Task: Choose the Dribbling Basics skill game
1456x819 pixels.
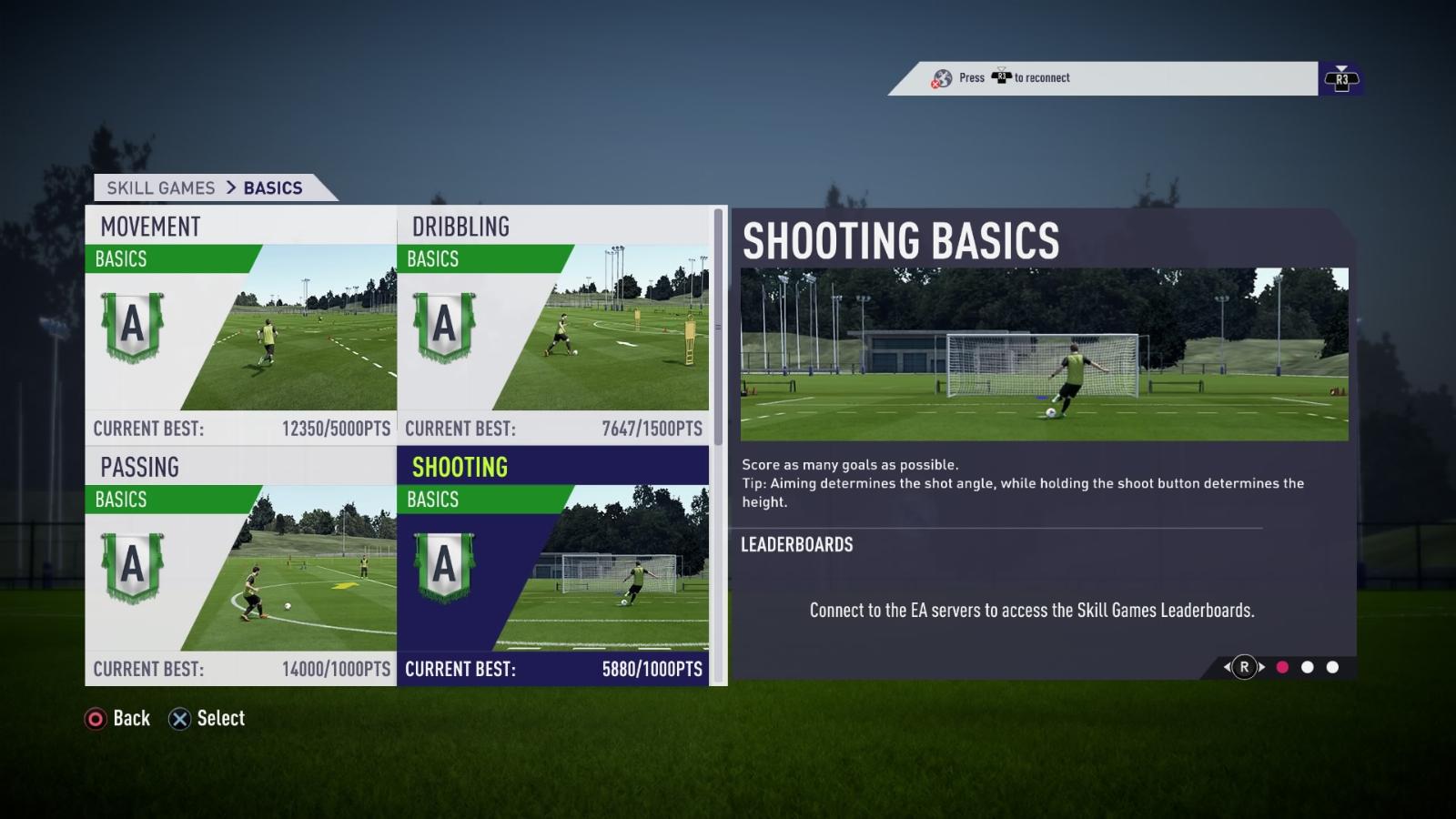Action: coord(553,326)
